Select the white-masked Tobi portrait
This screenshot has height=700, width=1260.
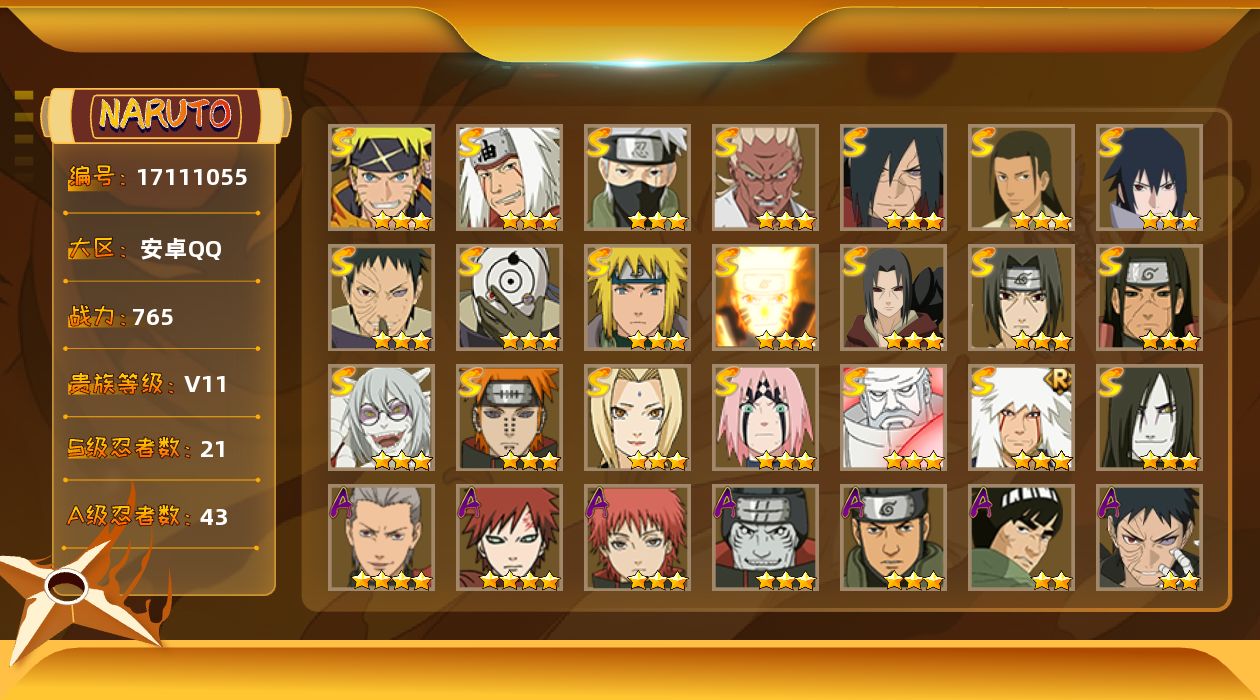(x=509, y=297)
